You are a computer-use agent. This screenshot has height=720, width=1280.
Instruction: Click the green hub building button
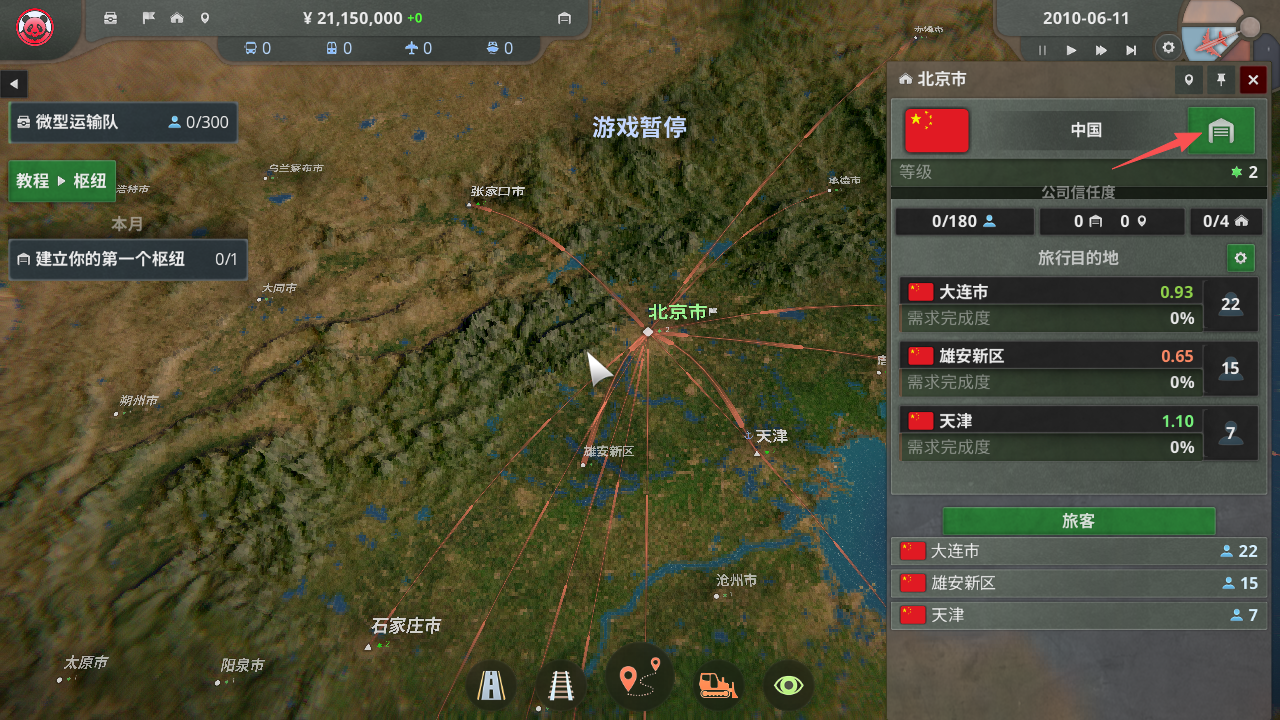[1220, 131]
